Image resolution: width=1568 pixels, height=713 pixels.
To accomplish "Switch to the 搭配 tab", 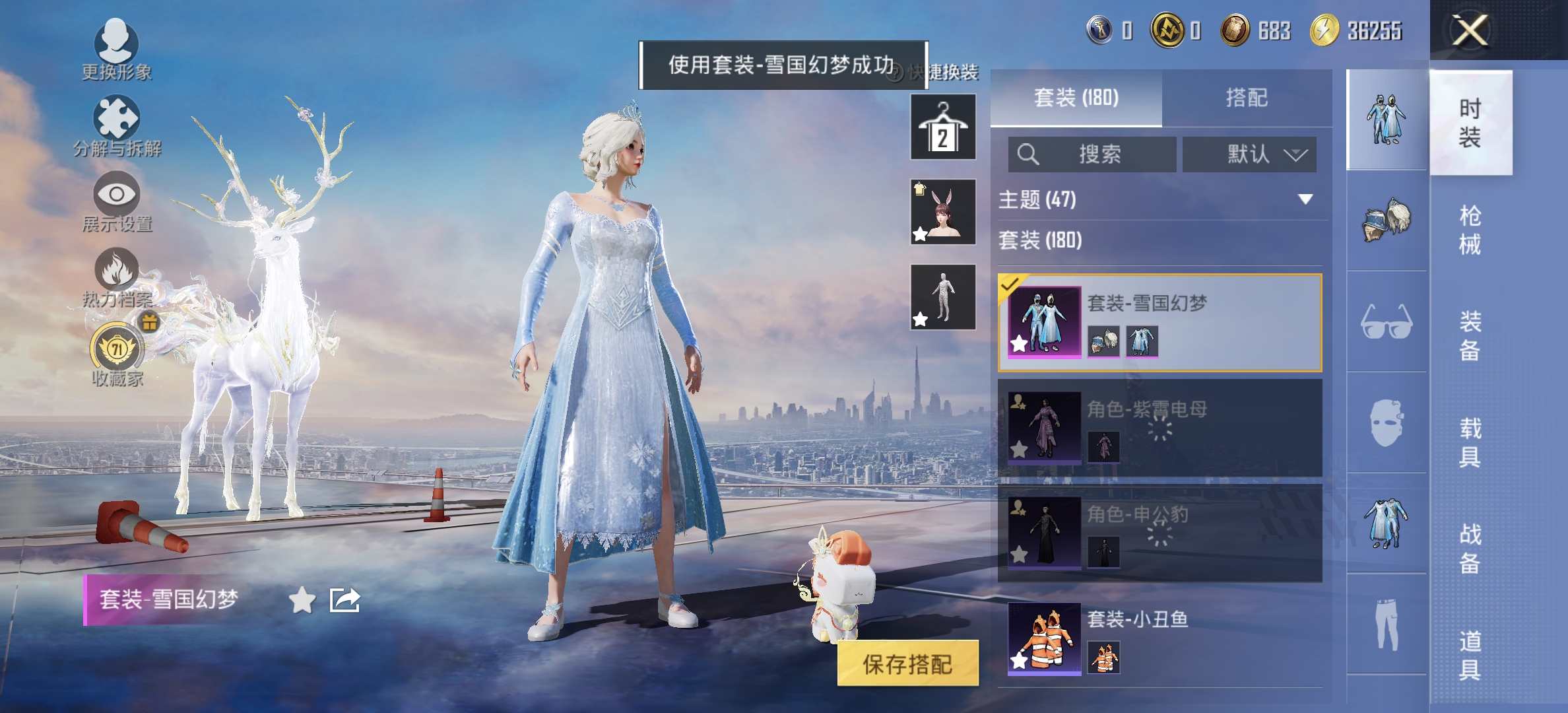I will point(1249,97).
